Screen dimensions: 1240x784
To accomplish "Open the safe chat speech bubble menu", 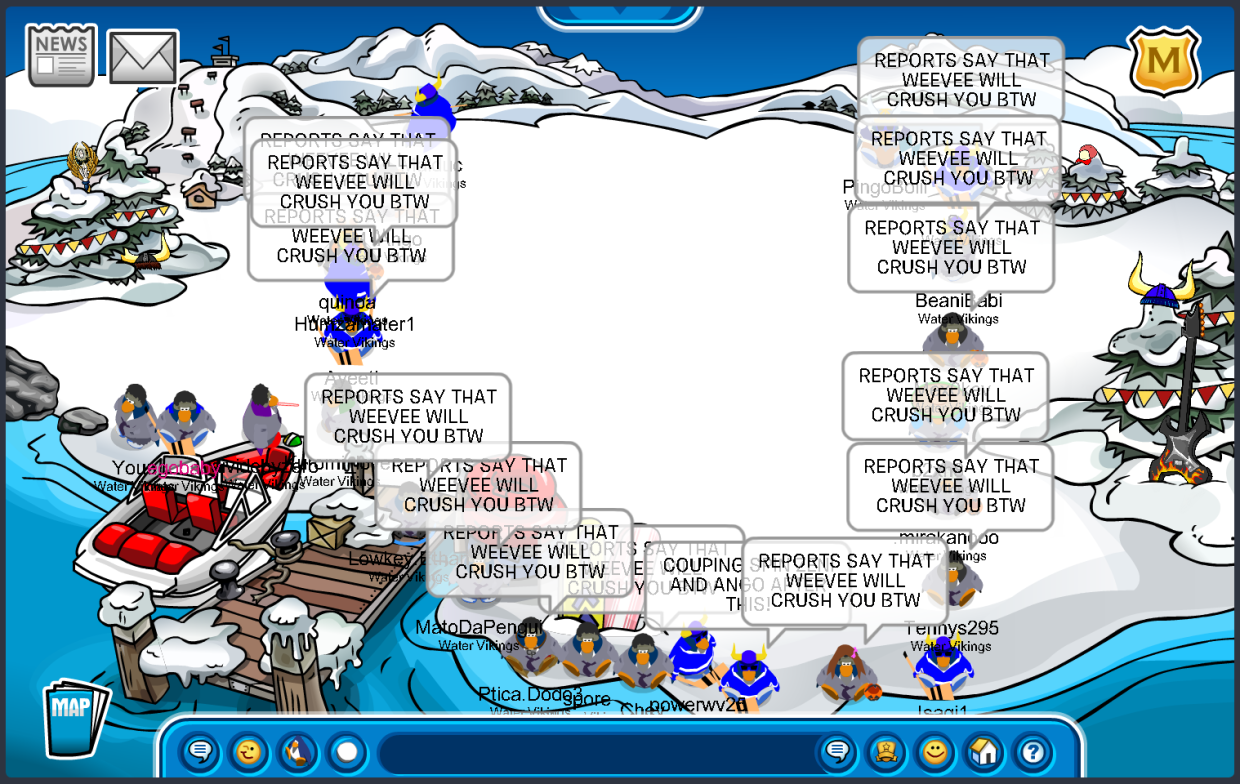I will [200, 751].
